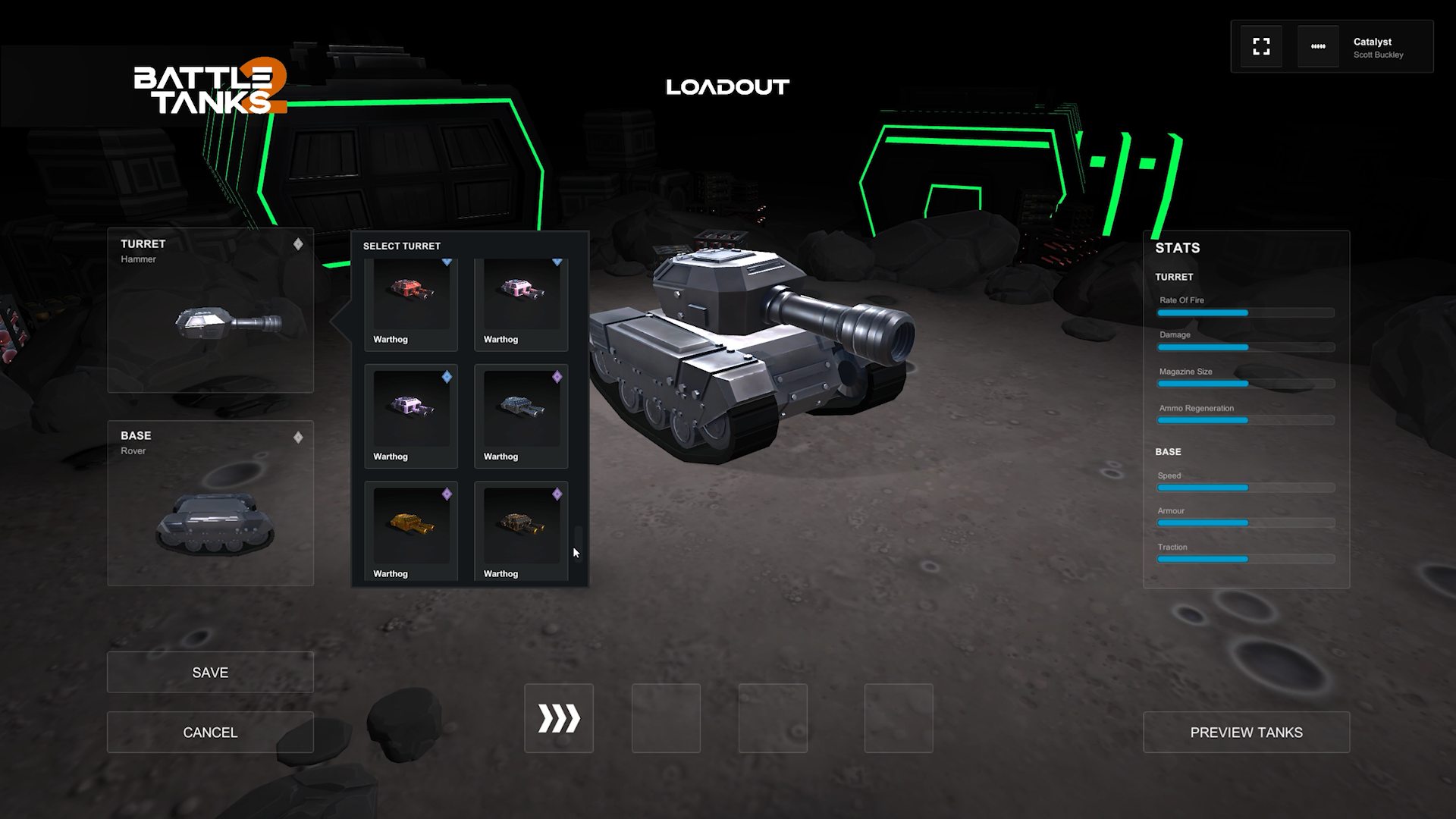Choose the pink Warthog turret
The height and width of the screenshot is (819, 1456).
point(521,303)
